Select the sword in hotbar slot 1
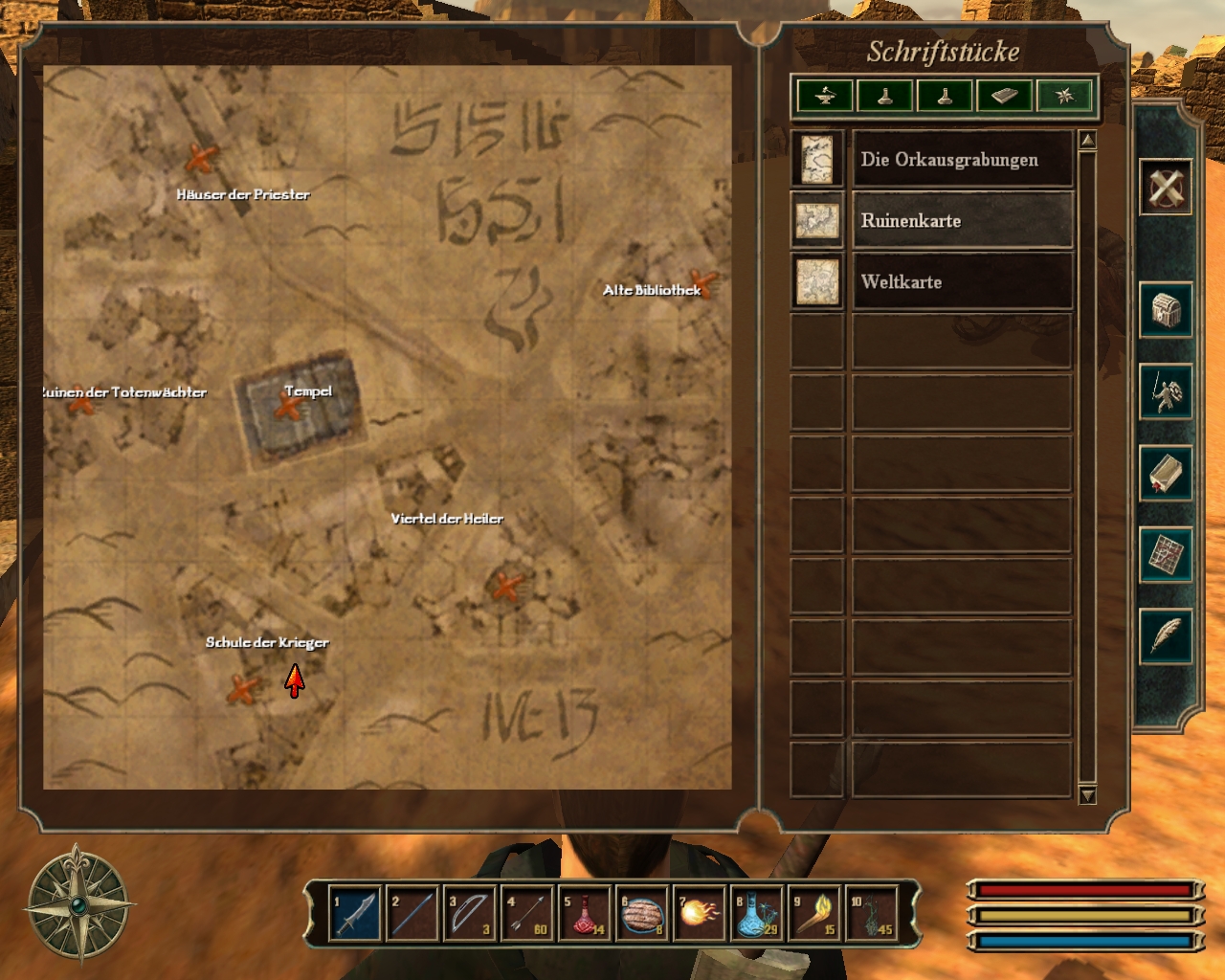Screen dimensions: 1225x980 [354, 914]
